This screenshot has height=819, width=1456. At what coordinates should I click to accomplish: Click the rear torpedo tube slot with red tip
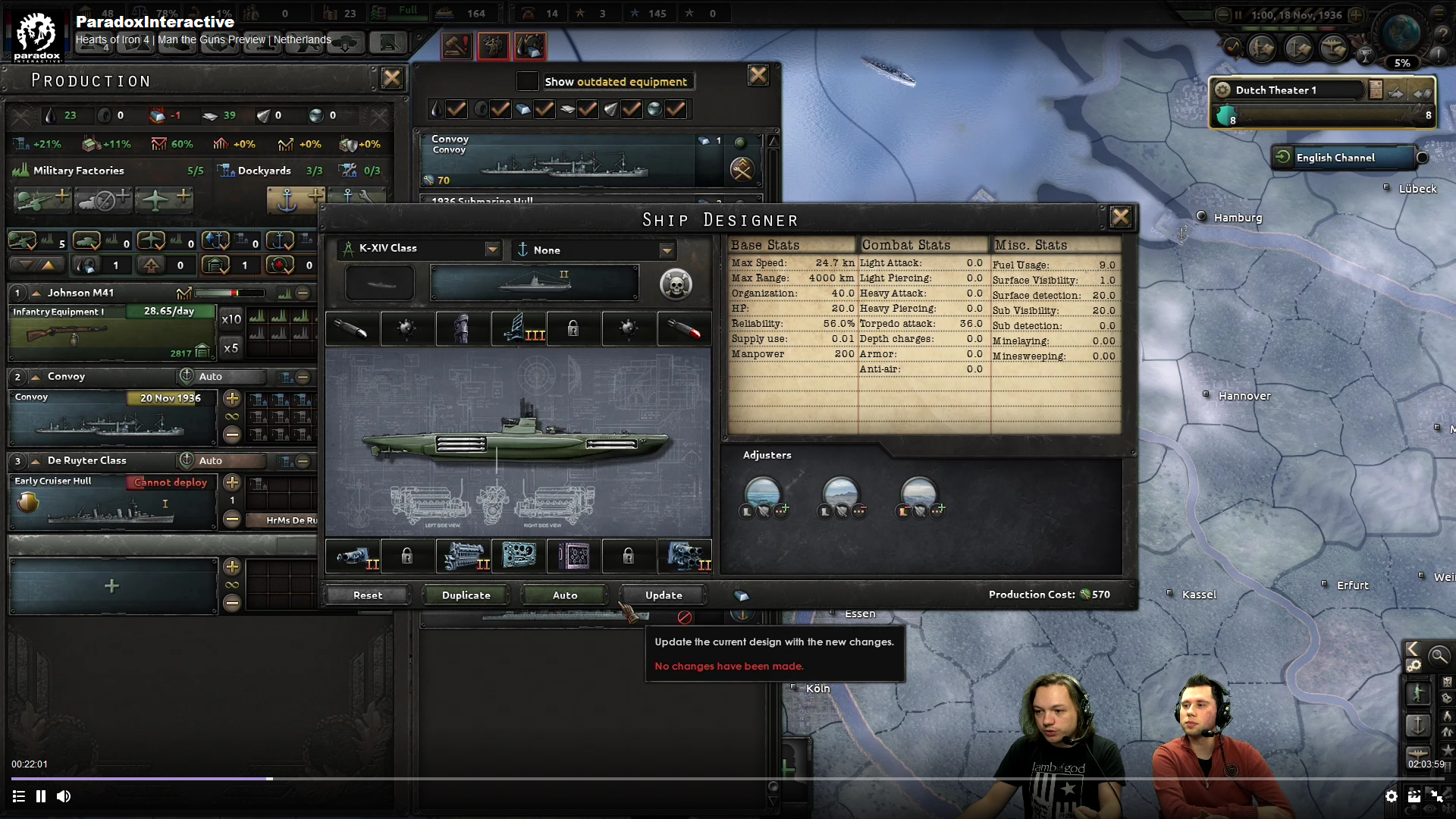(x=685, y=328)
